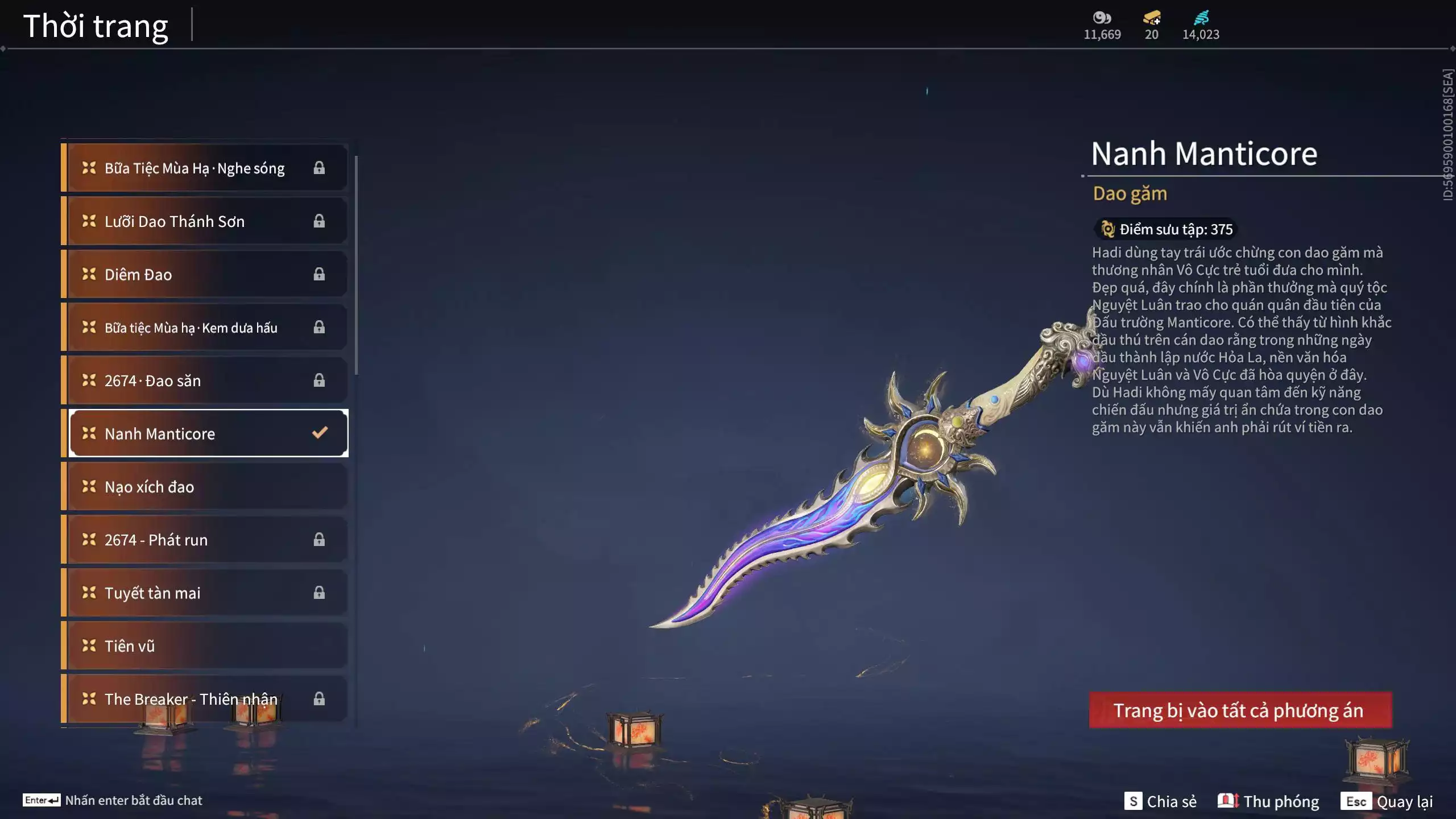Equip skin with Trang bị vào tất cả phương án
This screenshot has height=819, width=1456.
(1240, 710)
